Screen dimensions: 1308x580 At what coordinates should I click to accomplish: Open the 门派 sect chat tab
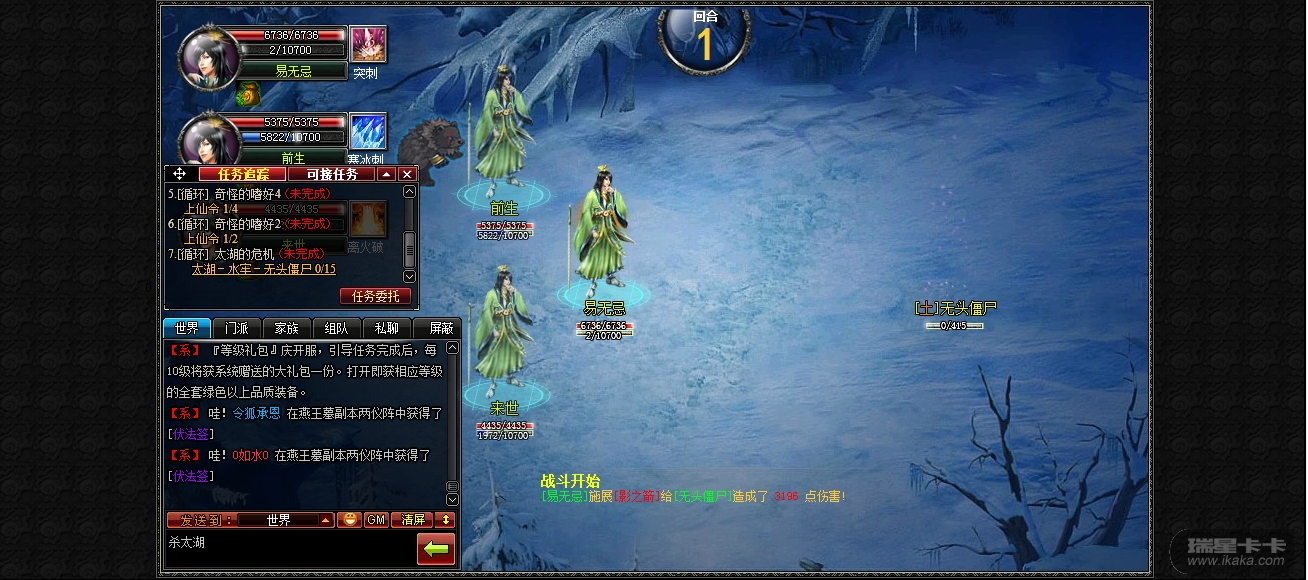click(x=237, y=328)
